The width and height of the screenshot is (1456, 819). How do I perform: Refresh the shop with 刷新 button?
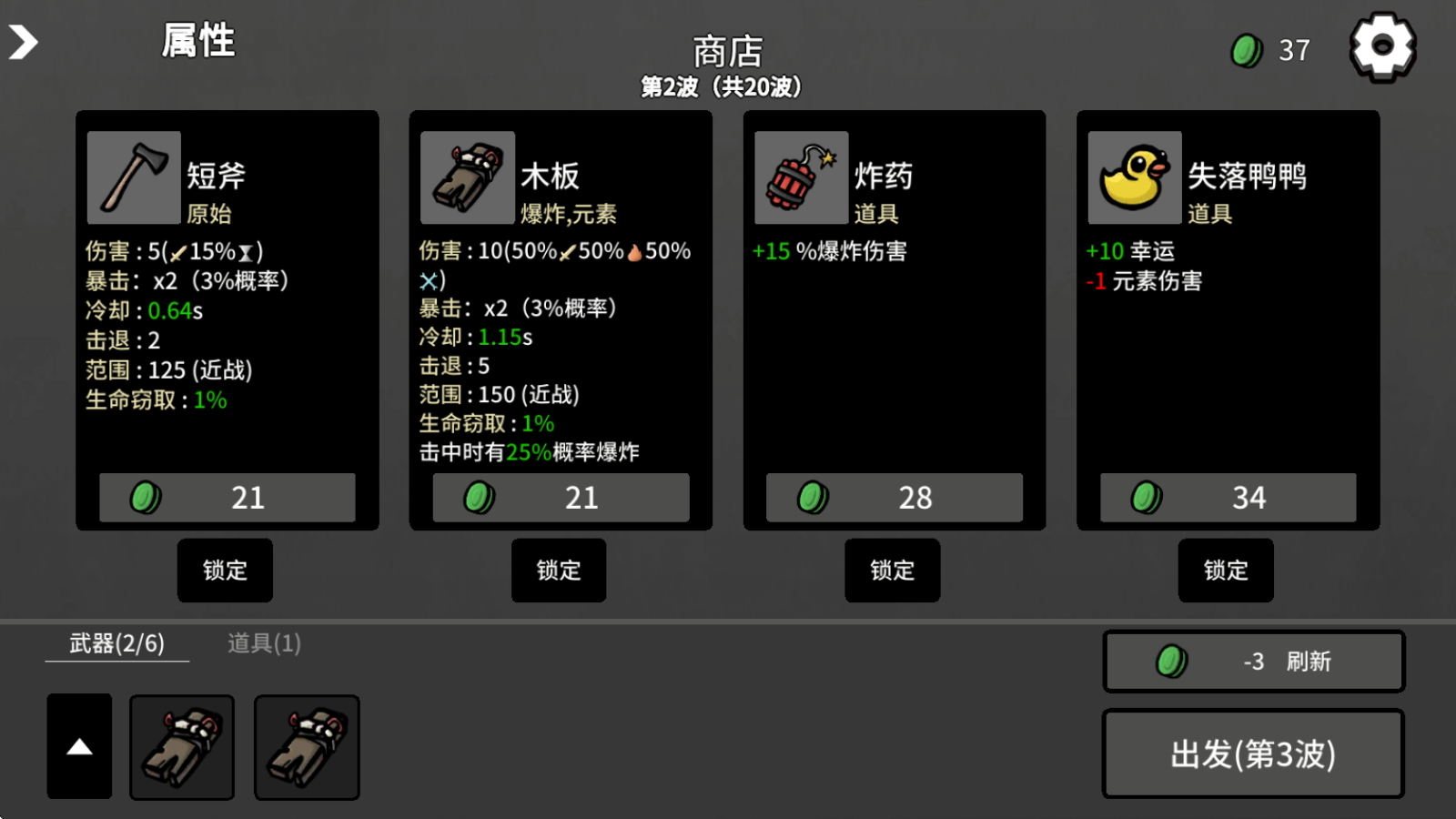tap(1254, 662)
